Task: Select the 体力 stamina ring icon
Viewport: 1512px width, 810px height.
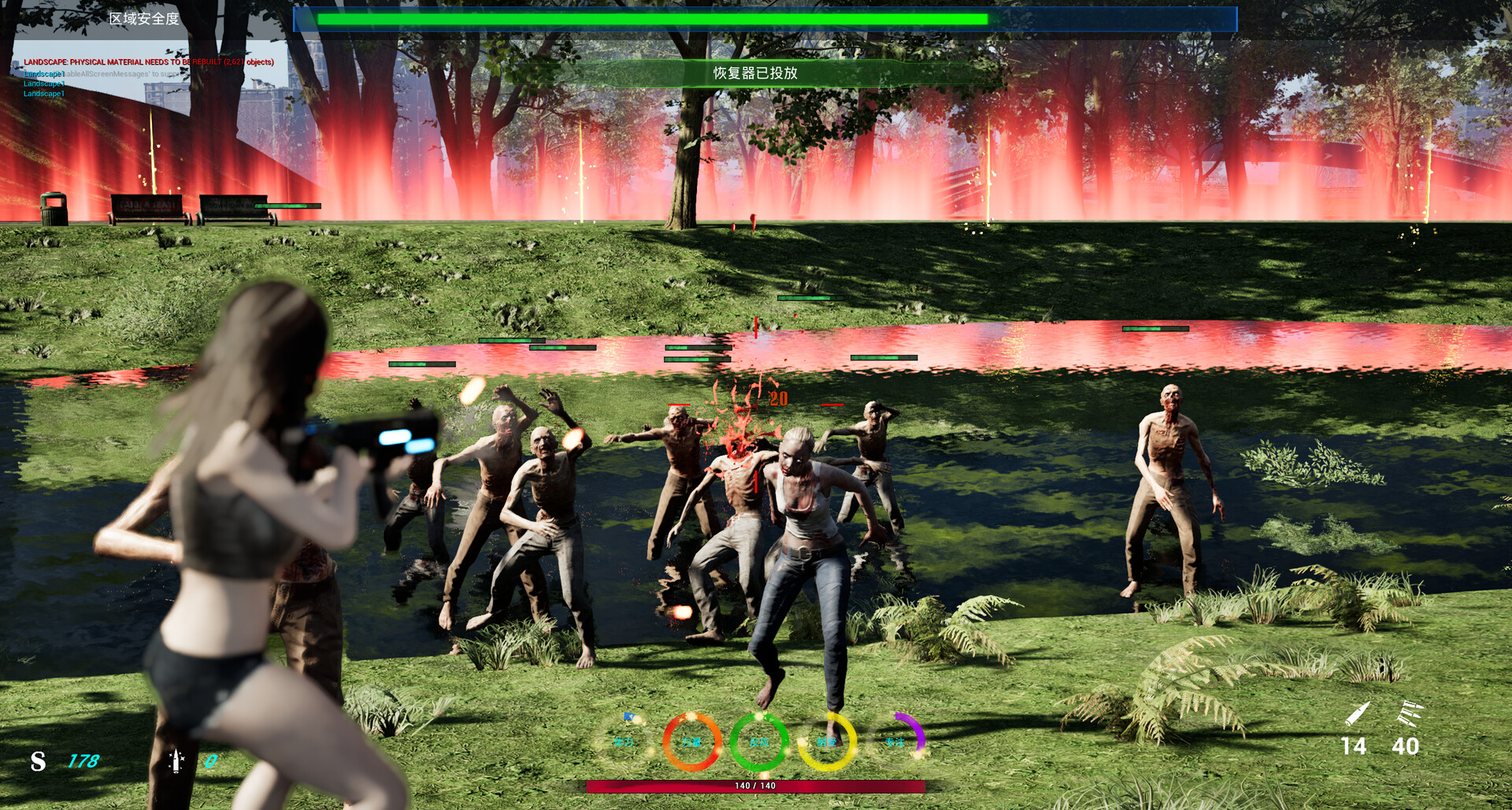Action: pyautogui.click(x=626, y=740)
